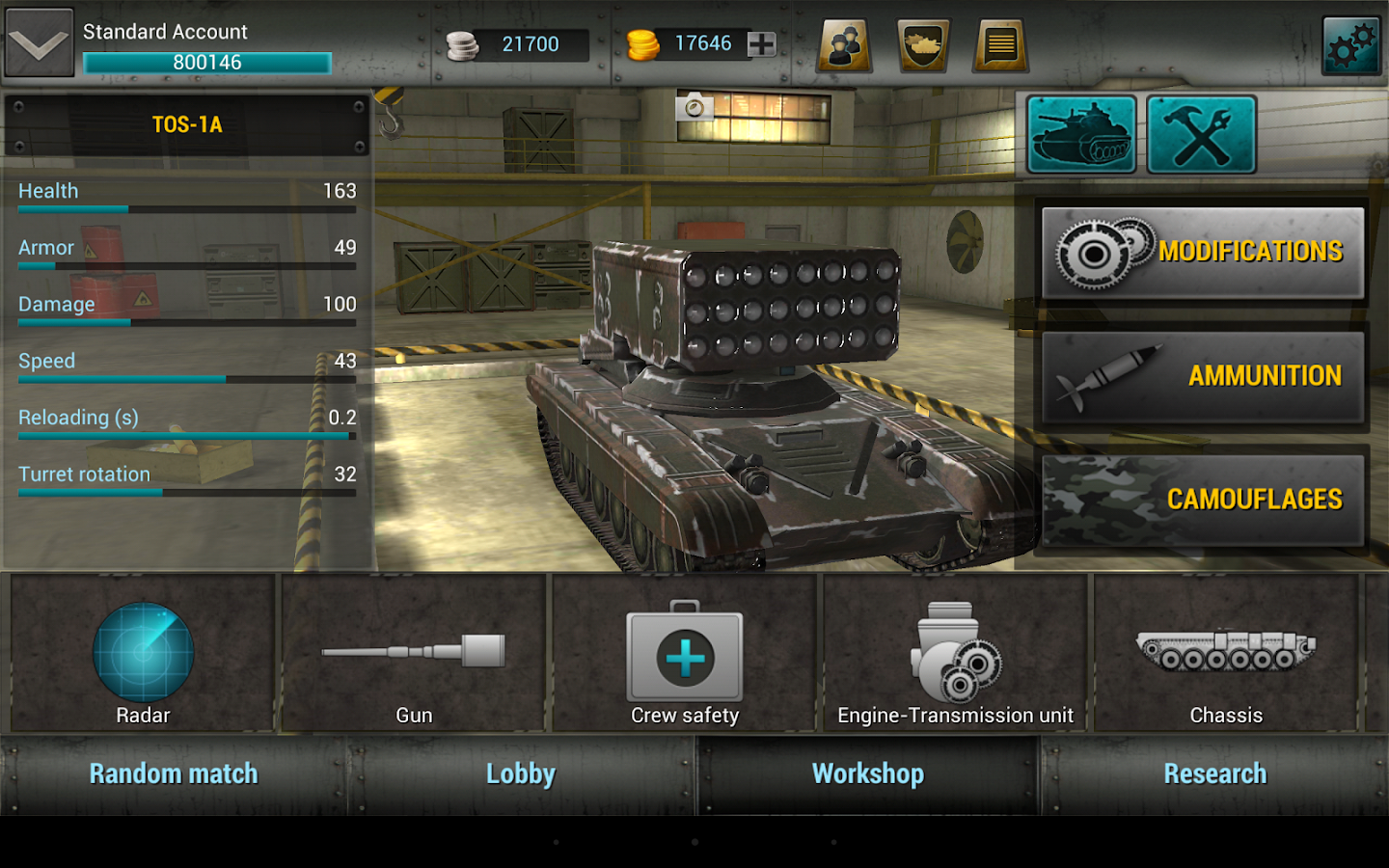1389x868 pixels.
Task: Open the tank shield emblem button
Action: click(x=923, y=44)
